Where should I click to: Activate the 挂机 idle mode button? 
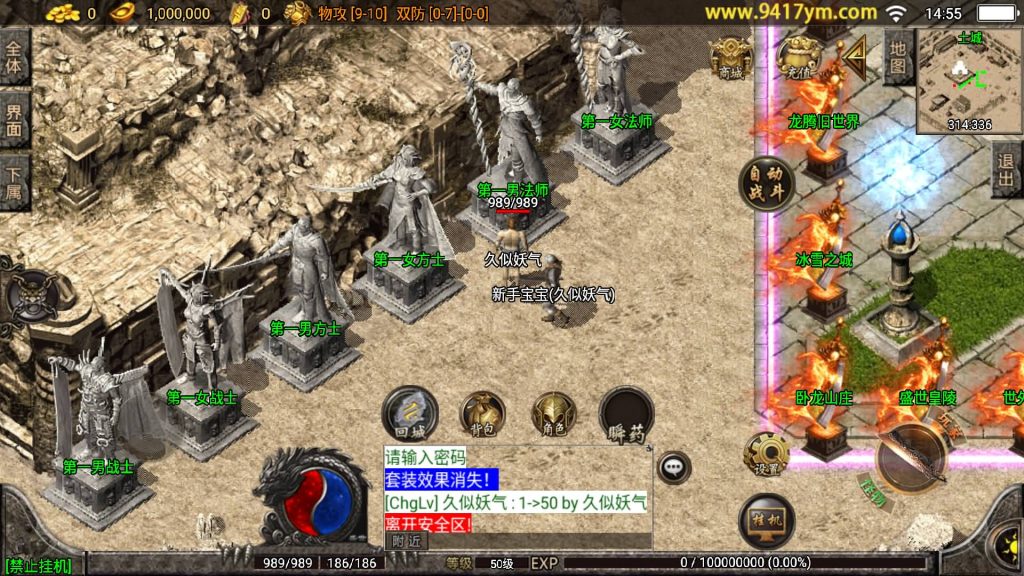point(767,522)
